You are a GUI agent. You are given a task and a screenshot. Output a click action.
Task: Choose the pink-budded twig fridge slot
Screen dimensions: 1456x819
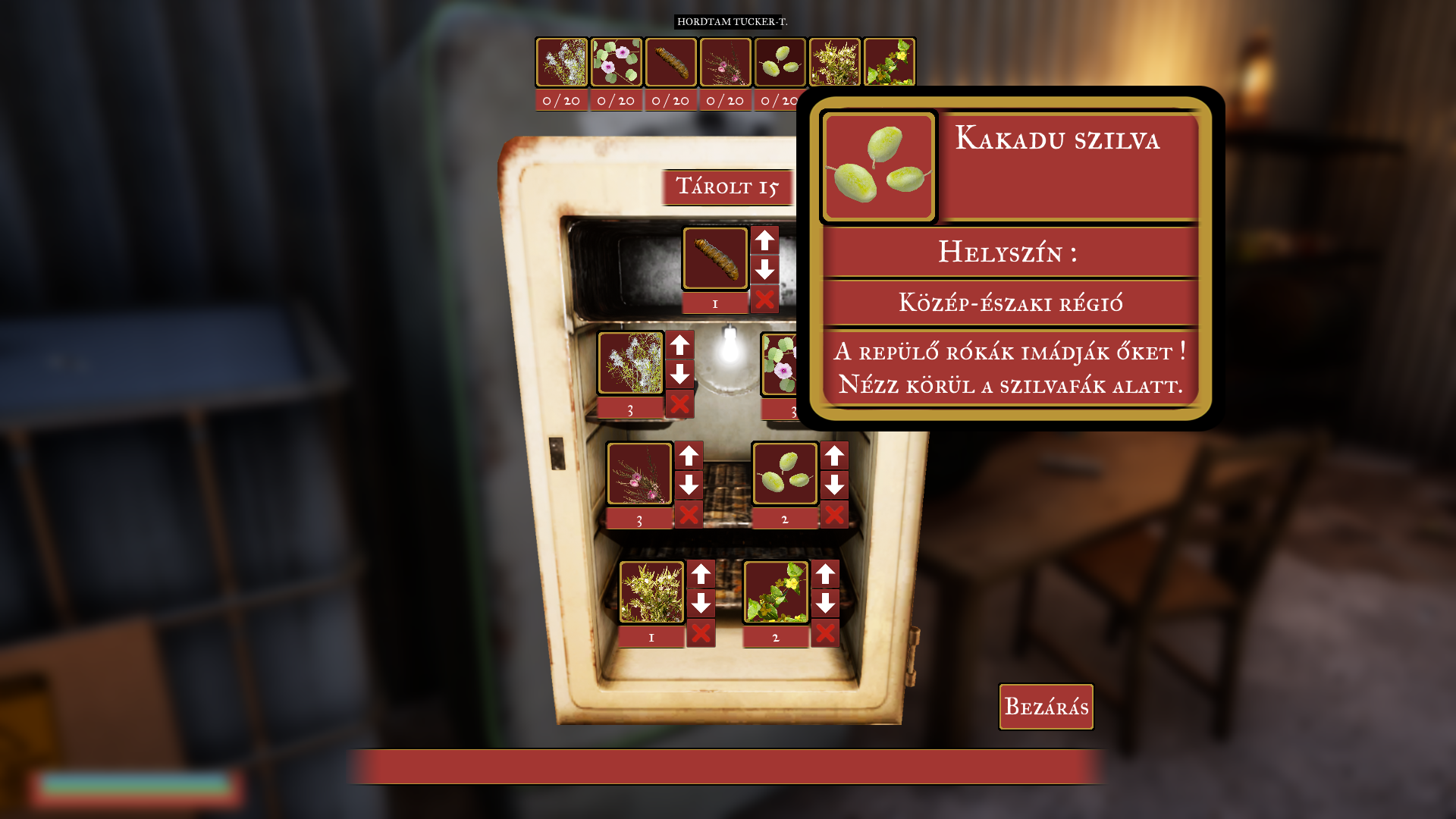[639, 474]
